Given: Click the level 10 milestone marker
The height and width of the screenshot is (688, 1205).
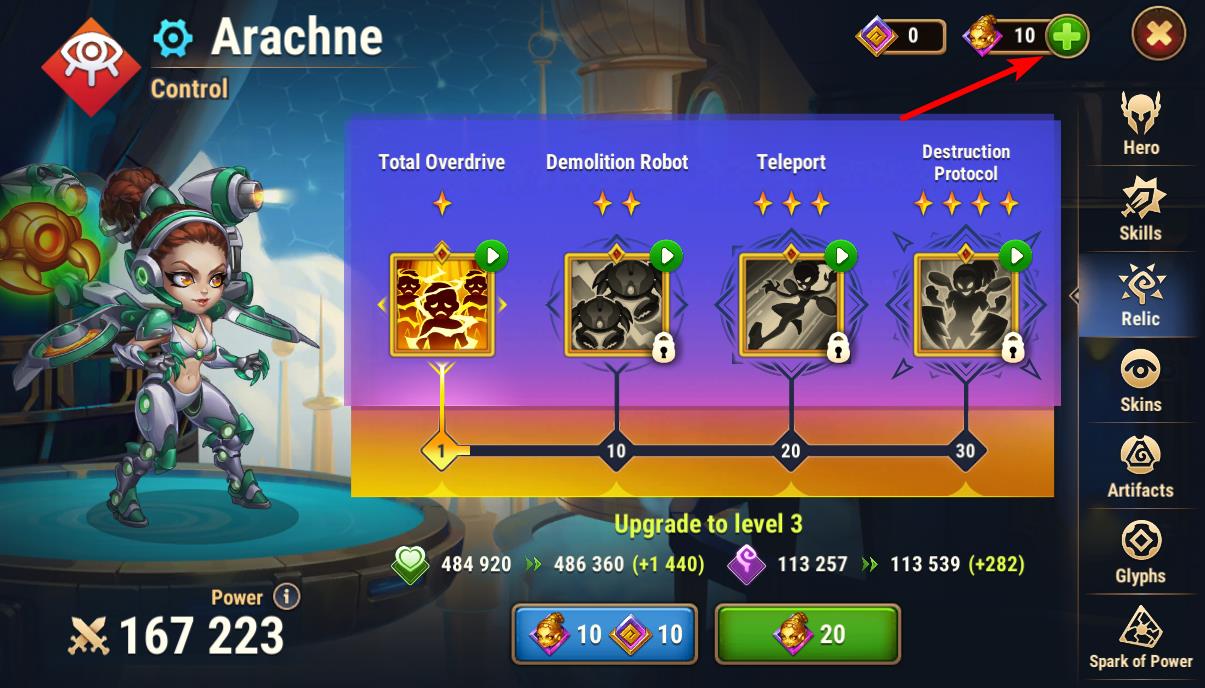Looking at the screenshot, I should 616,451.
